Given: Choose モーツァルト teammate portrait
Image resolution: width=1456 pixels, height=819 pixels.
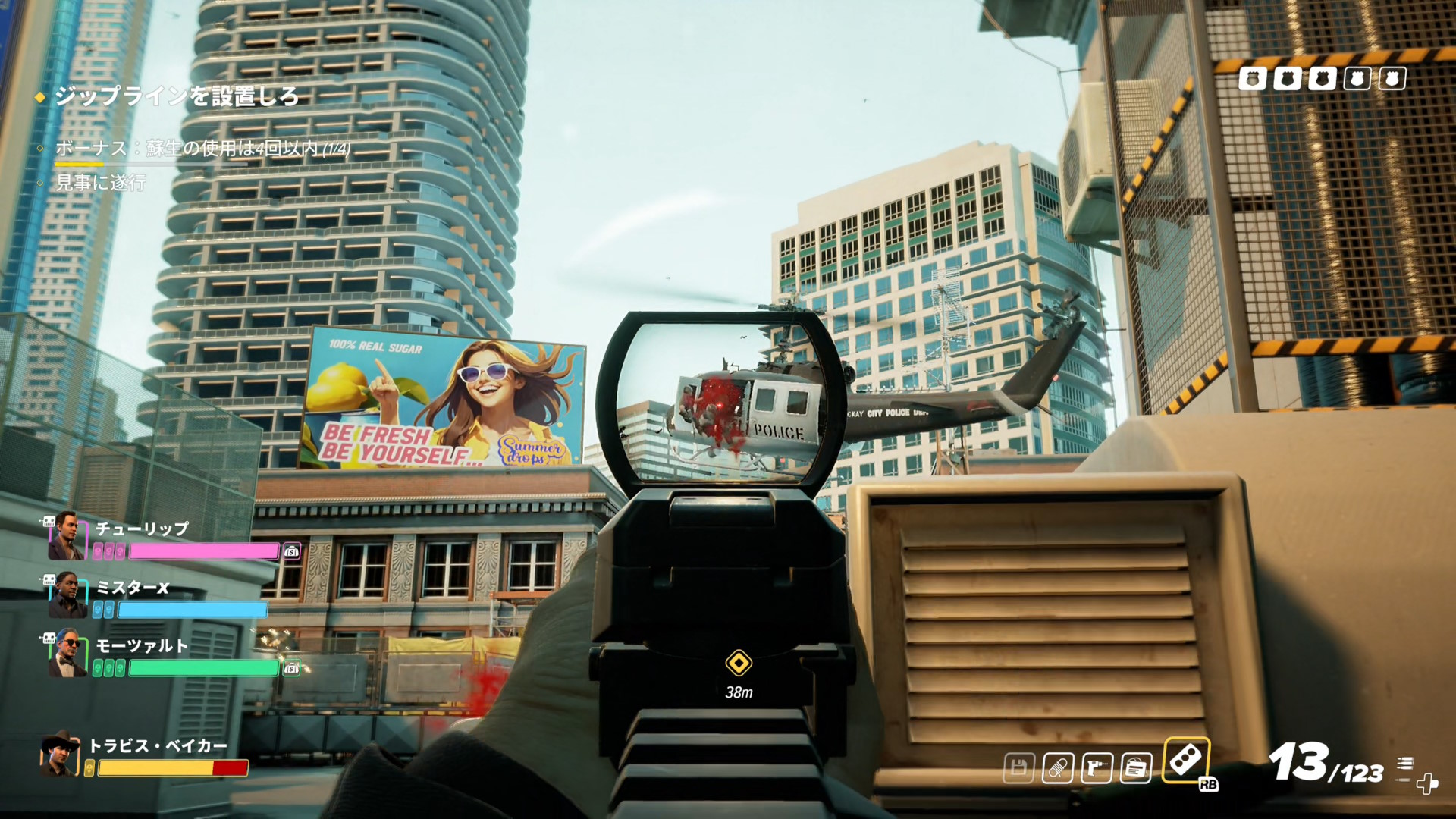Looking at the screenshot, I should [66, 653].
